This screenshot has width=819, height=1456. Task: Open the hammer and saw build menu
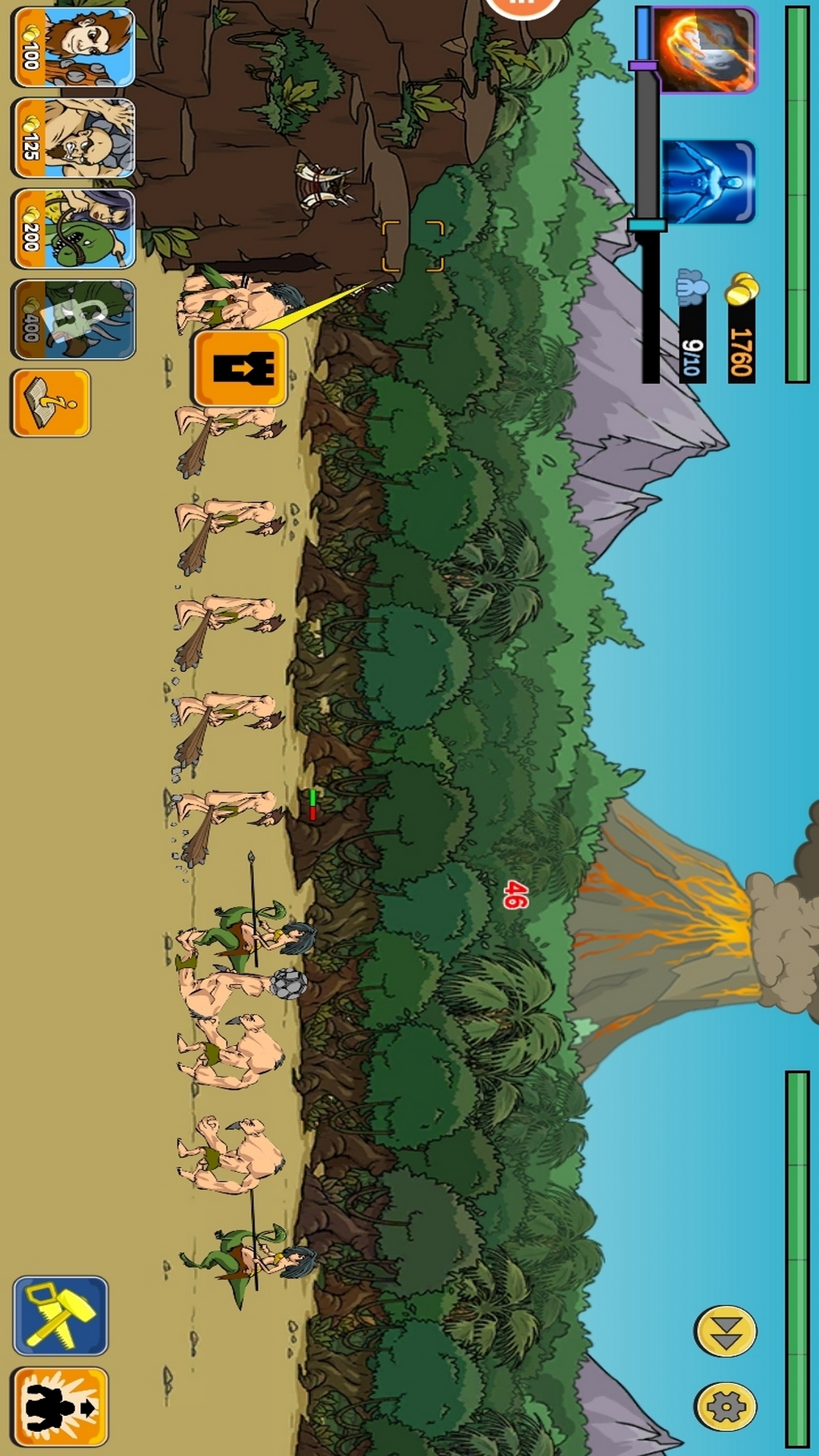click(61, 1315)
